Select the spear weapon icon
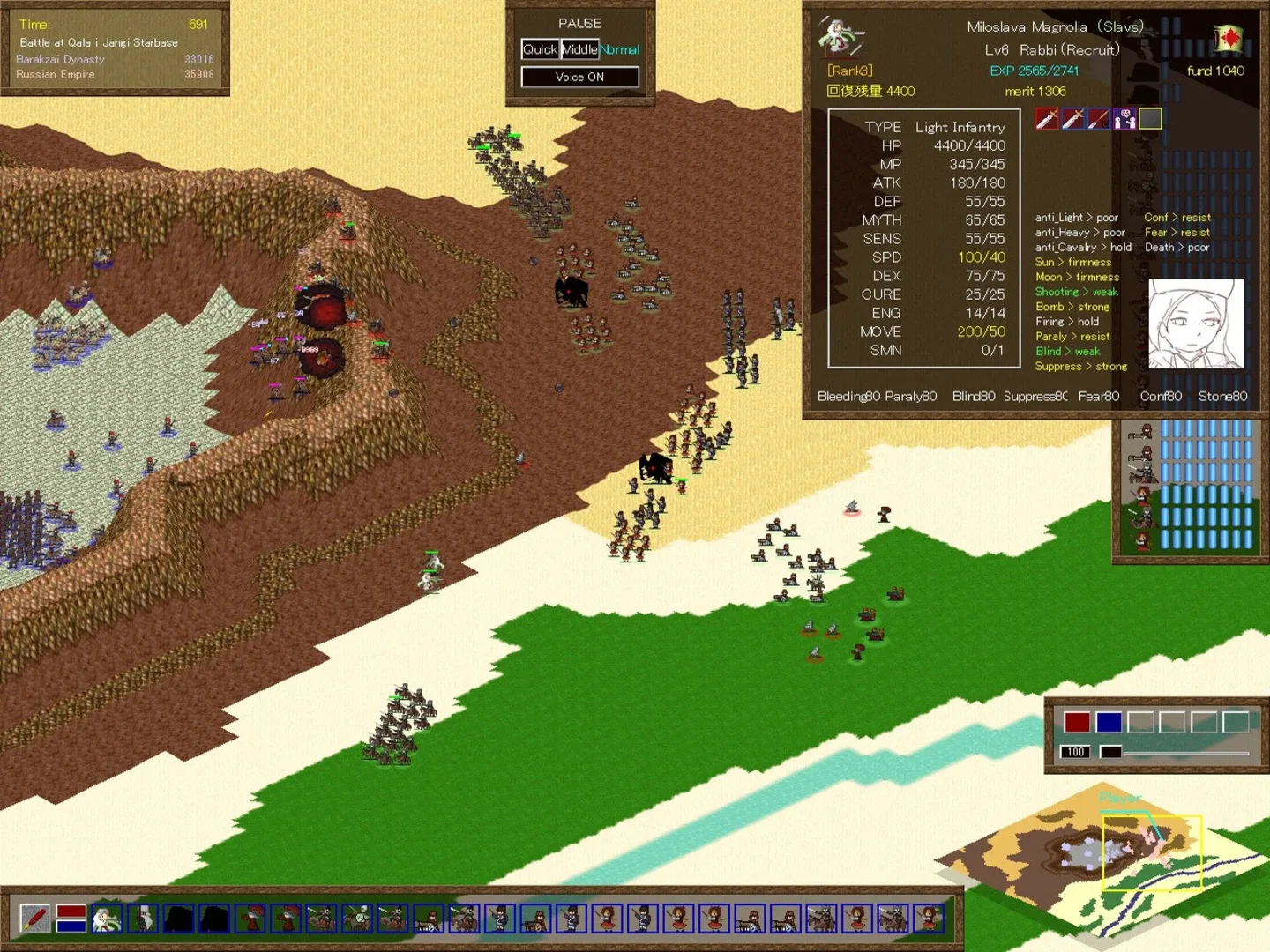This screenshot has height=952, width=1270. (x=1098, y=118)
